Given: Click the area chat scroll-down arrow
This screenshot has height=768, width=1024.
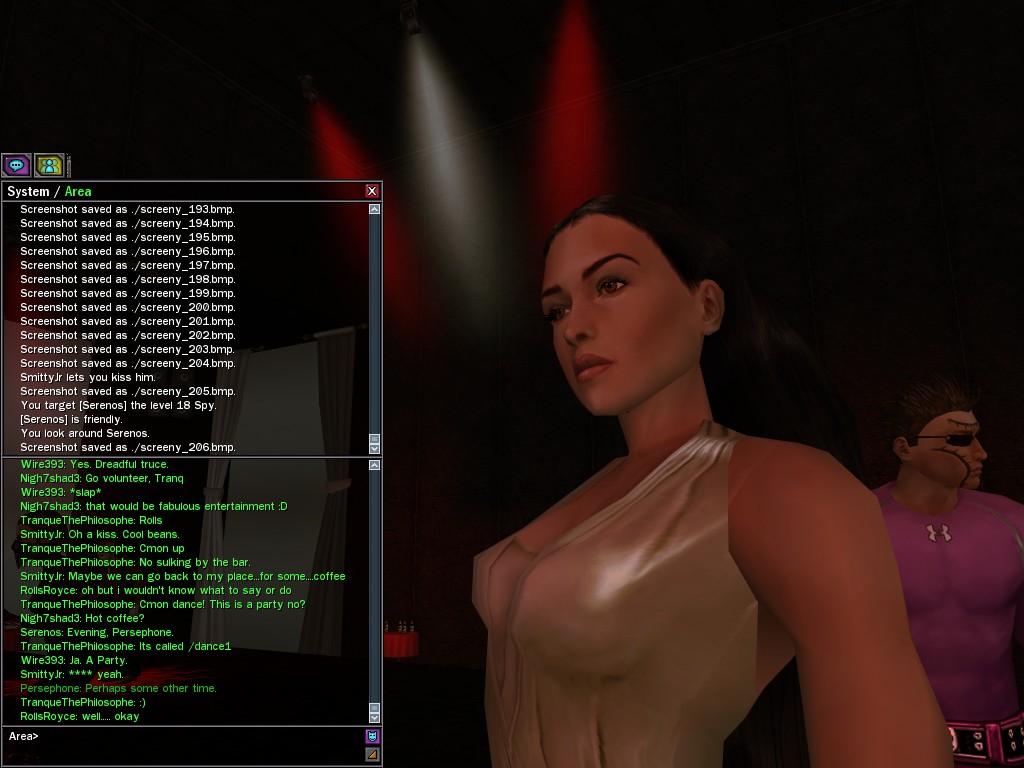Looking at the screenshot, I should 375,717.
